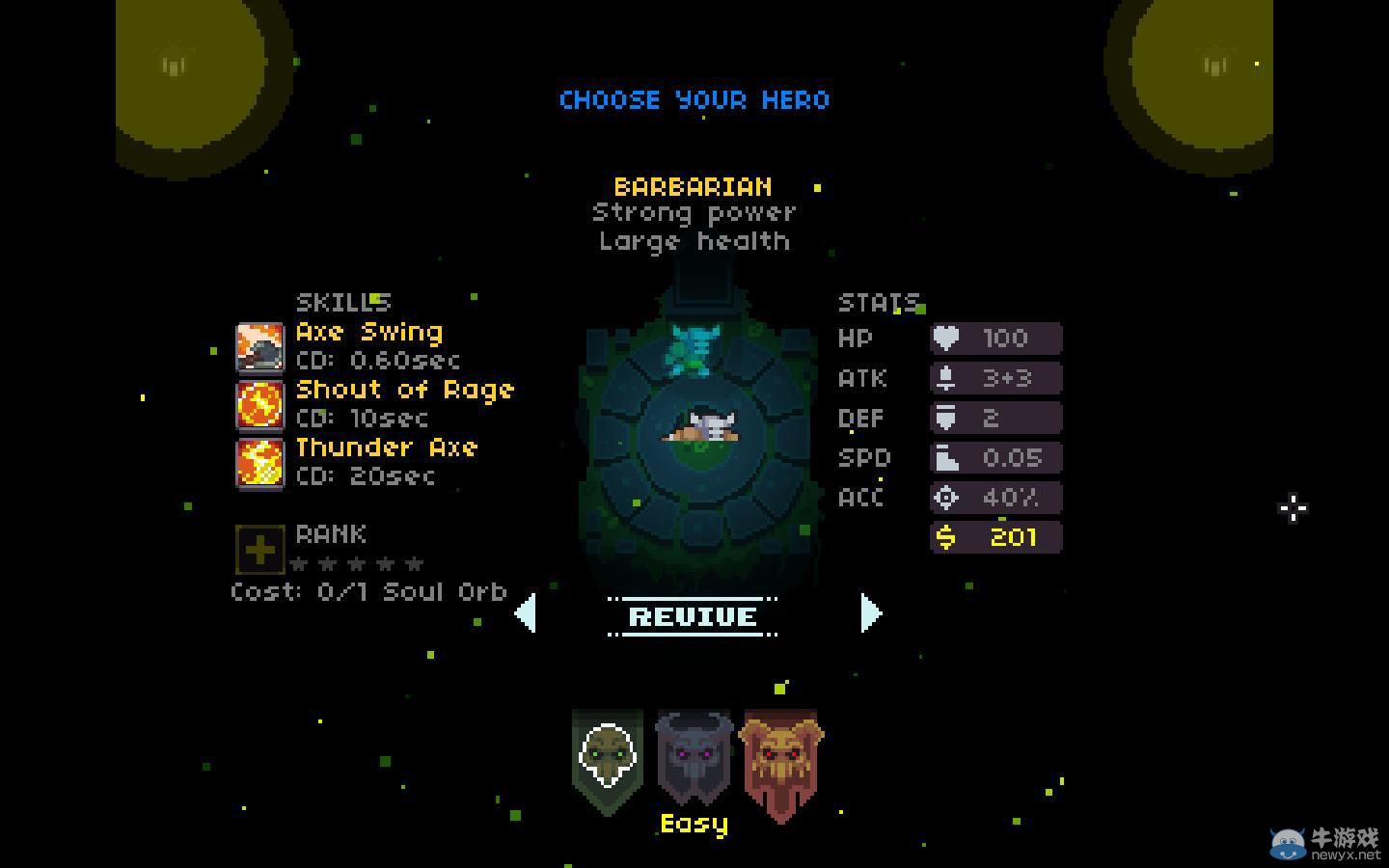Upgrade rank with the plus button
The height and width of the screenshot is (868, 1389).
point(259,550)
